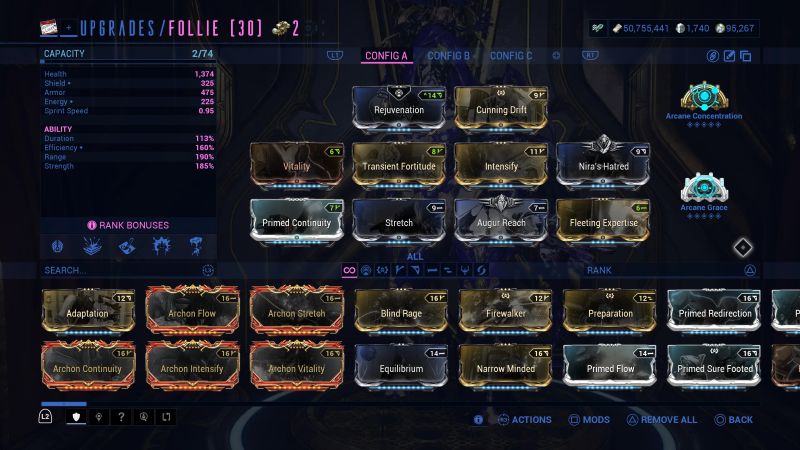The image size is (800, 450).
Task: Type in the mod search field
Action: (120, 270)
